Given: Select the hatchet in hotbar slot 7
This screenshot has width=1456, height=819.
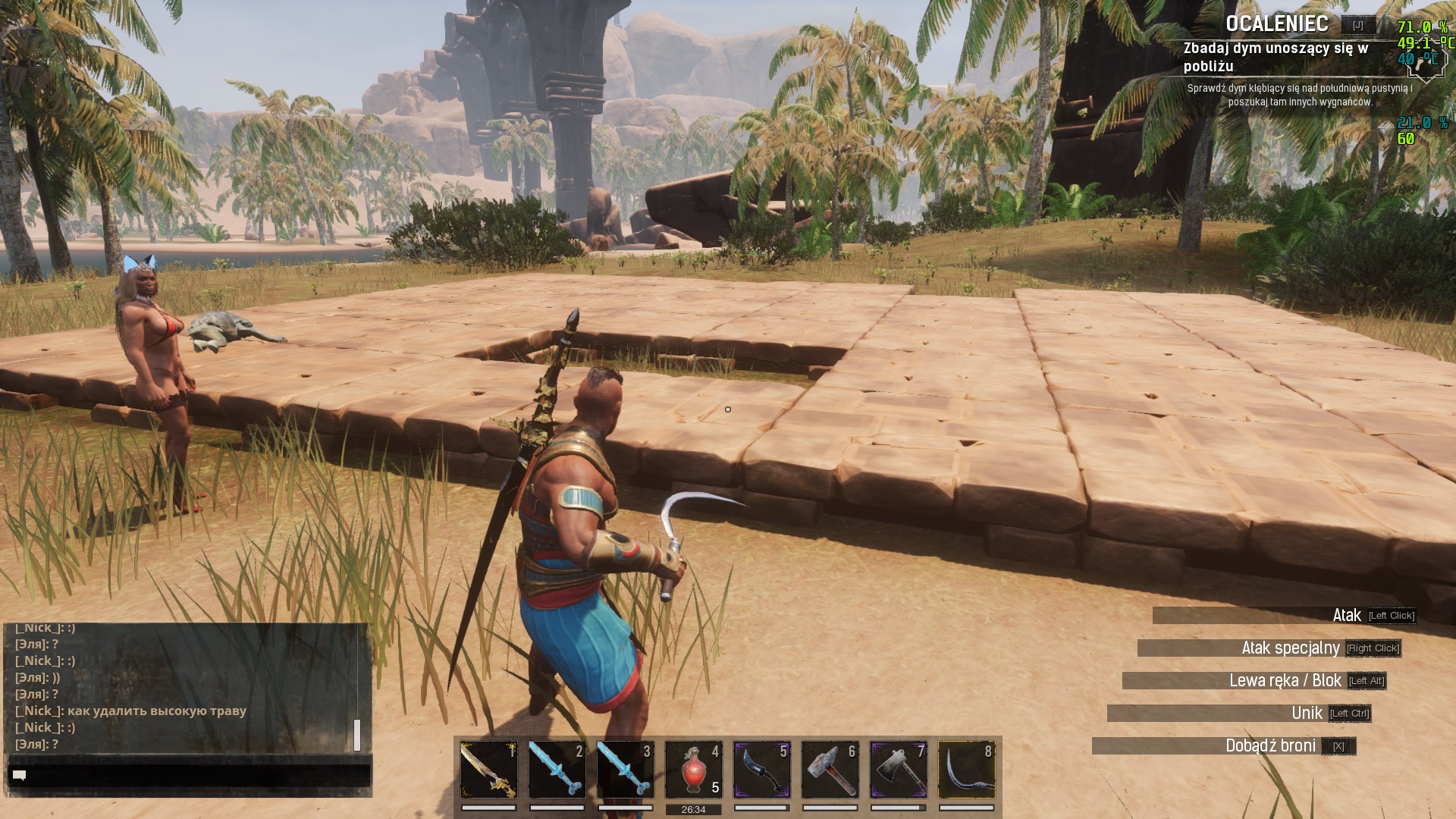Looking at the screenshot, I should 899,769.
